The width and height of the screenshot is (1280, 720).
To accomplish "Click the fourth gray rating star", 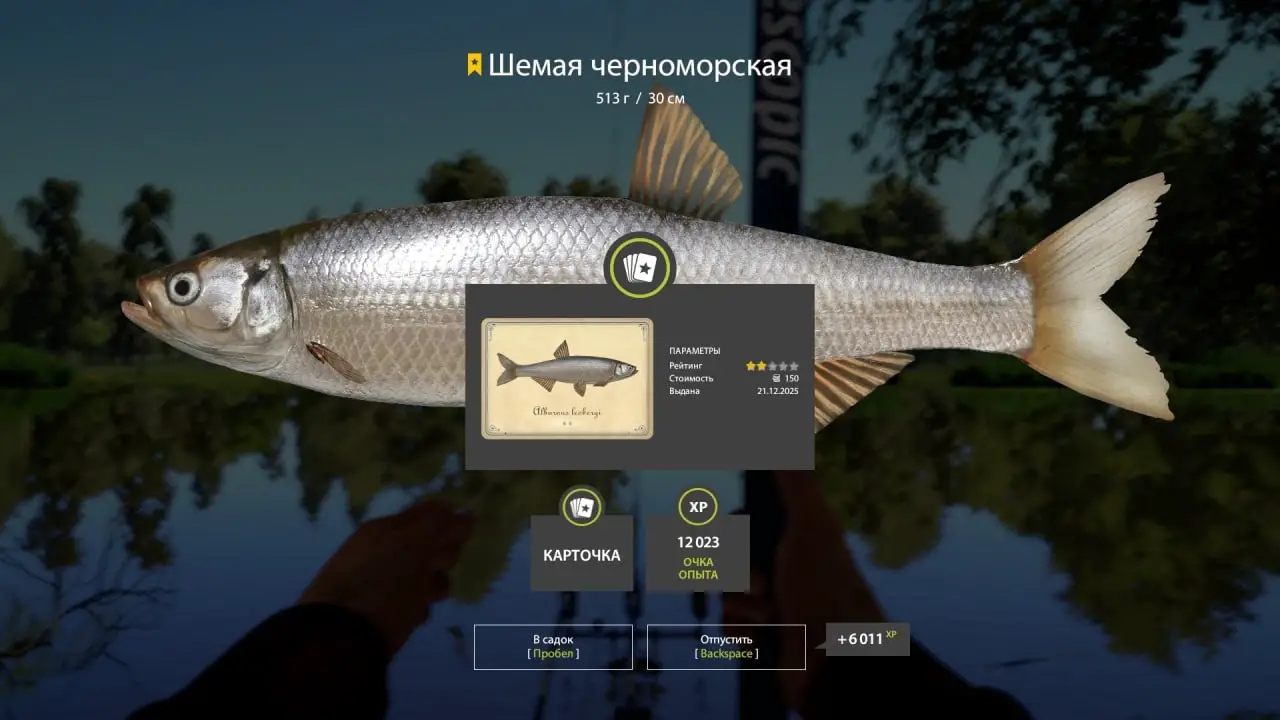I will [784, 366].
